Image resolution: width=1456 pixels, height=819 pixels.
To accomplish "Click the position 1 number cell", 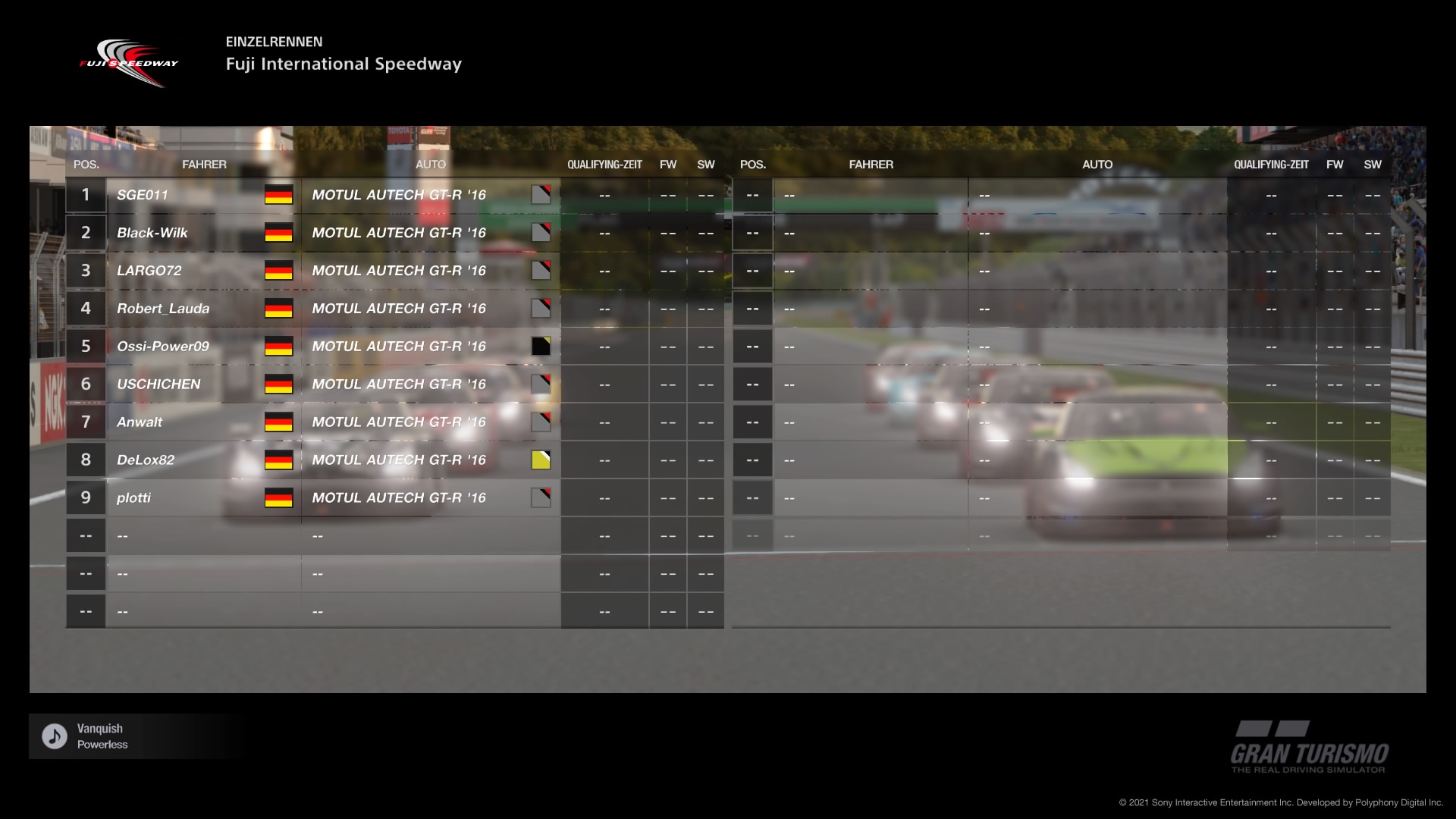I will point(86,195).
